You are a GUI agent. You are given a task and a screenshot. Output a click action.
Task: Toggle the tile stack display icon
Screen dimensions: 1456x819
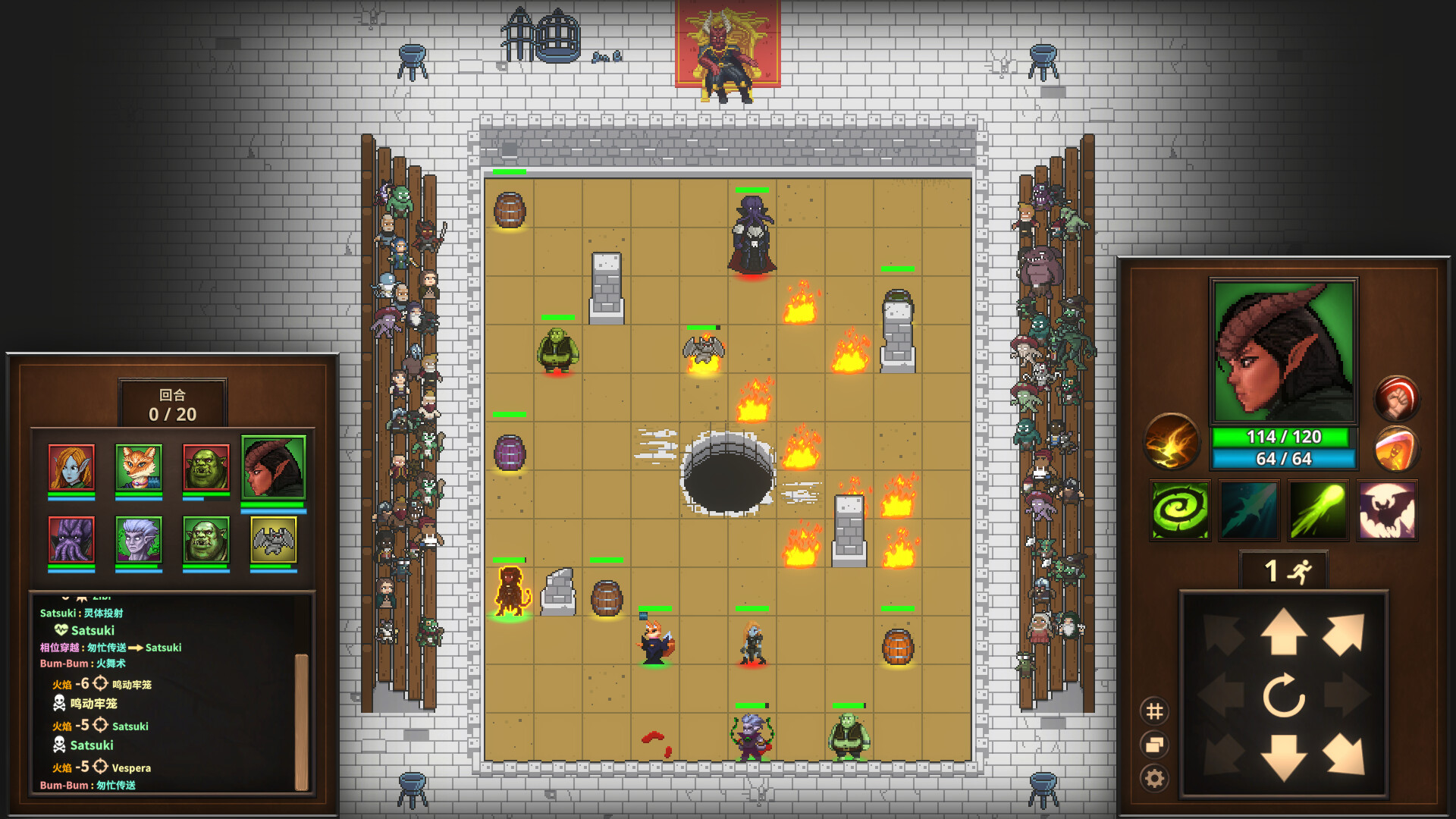1155,742
